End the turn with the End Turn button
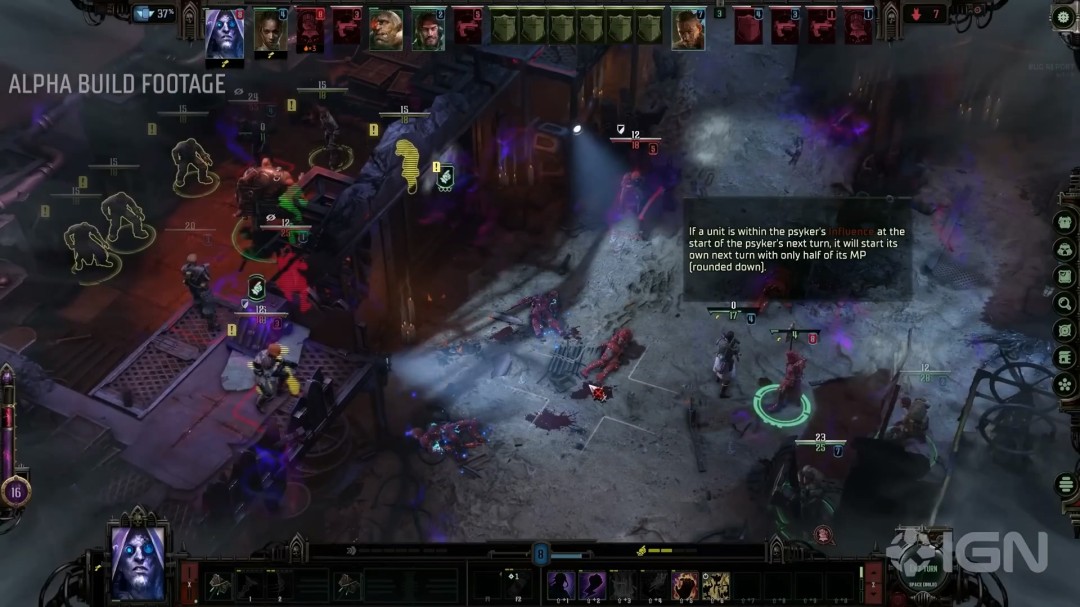This screenshot has height=607, width=1080. click(920, 580)
